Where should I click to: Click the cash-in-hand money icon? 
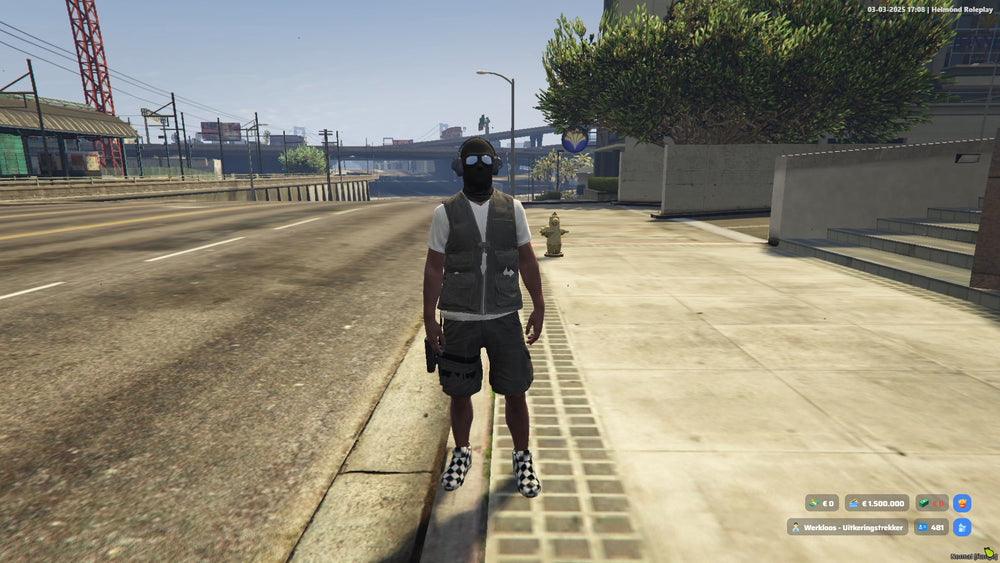click(815, 504)
